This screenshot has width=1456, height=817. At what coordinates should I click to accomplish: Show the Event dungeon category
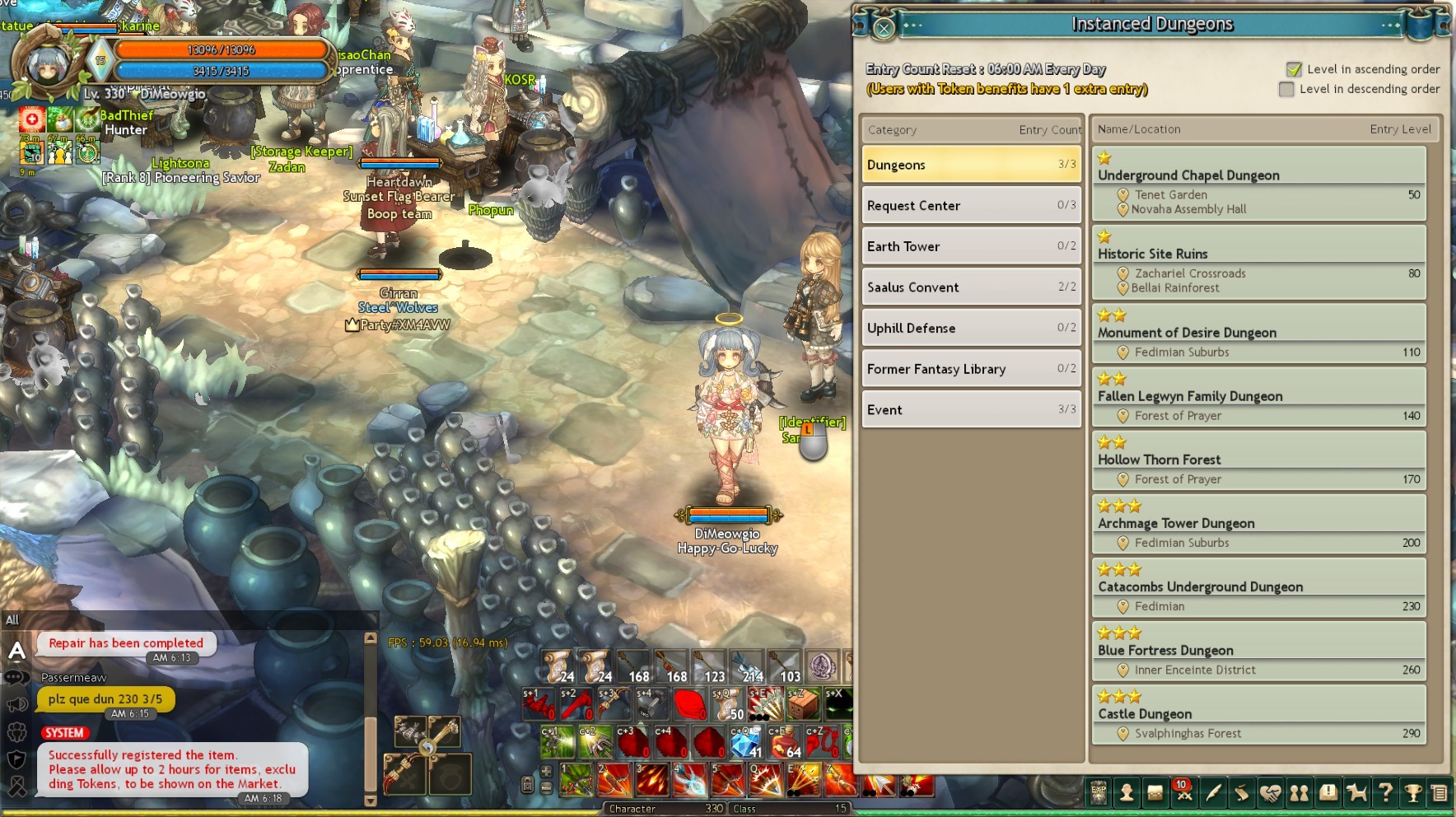(x=971, y=409)
